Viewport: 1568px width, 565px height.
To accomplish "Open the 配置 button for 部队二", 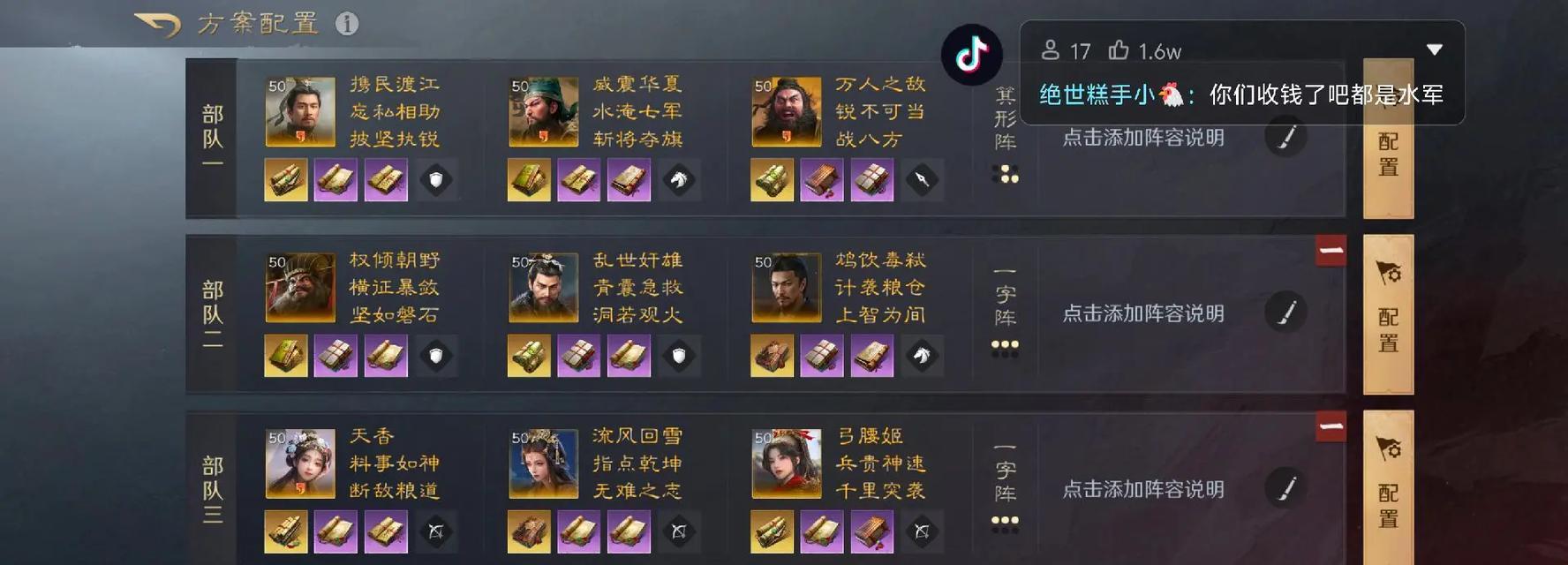I will coord(1388,313).
